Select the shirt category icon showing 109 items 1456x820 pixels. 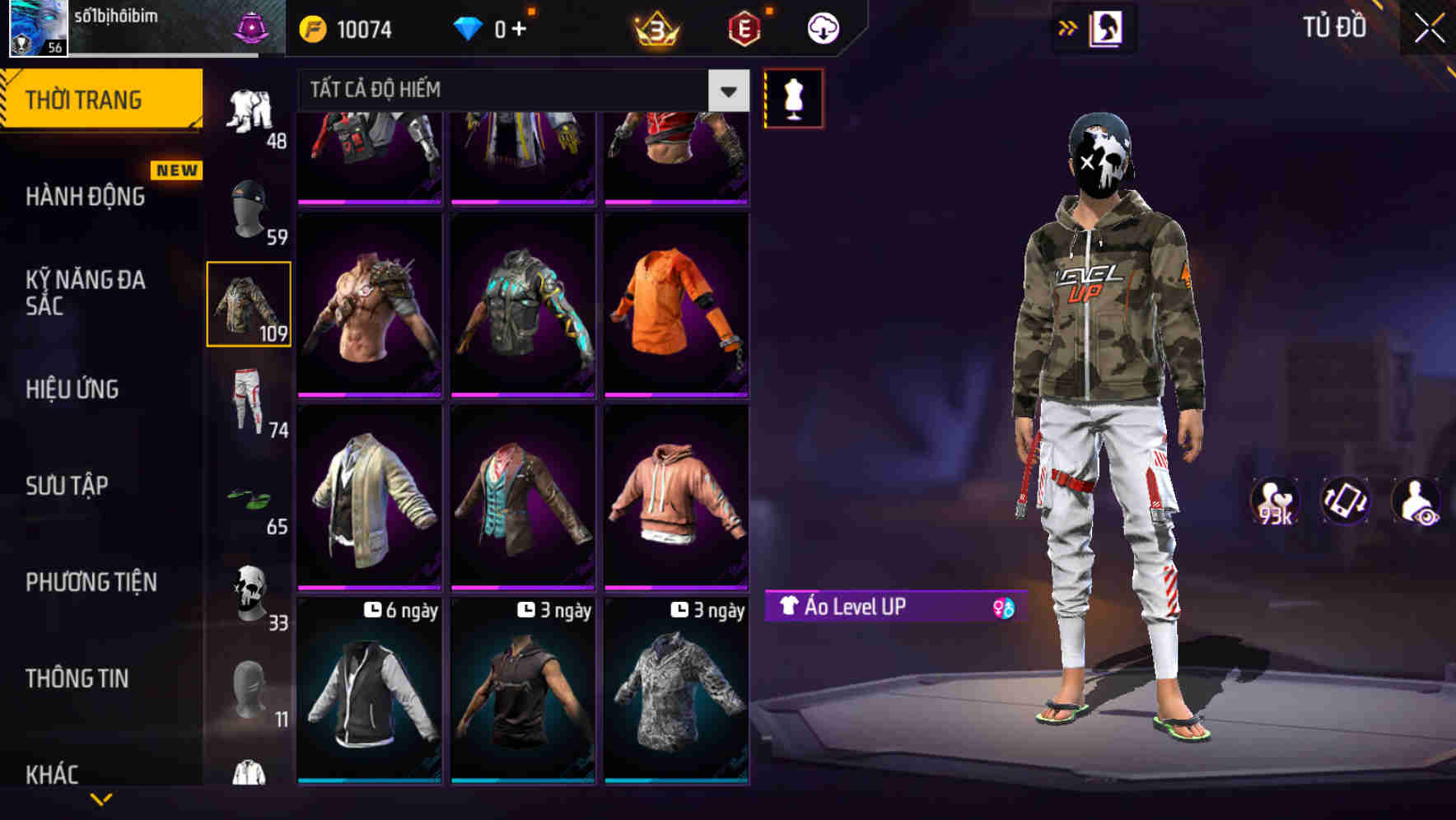coord(250,305)
